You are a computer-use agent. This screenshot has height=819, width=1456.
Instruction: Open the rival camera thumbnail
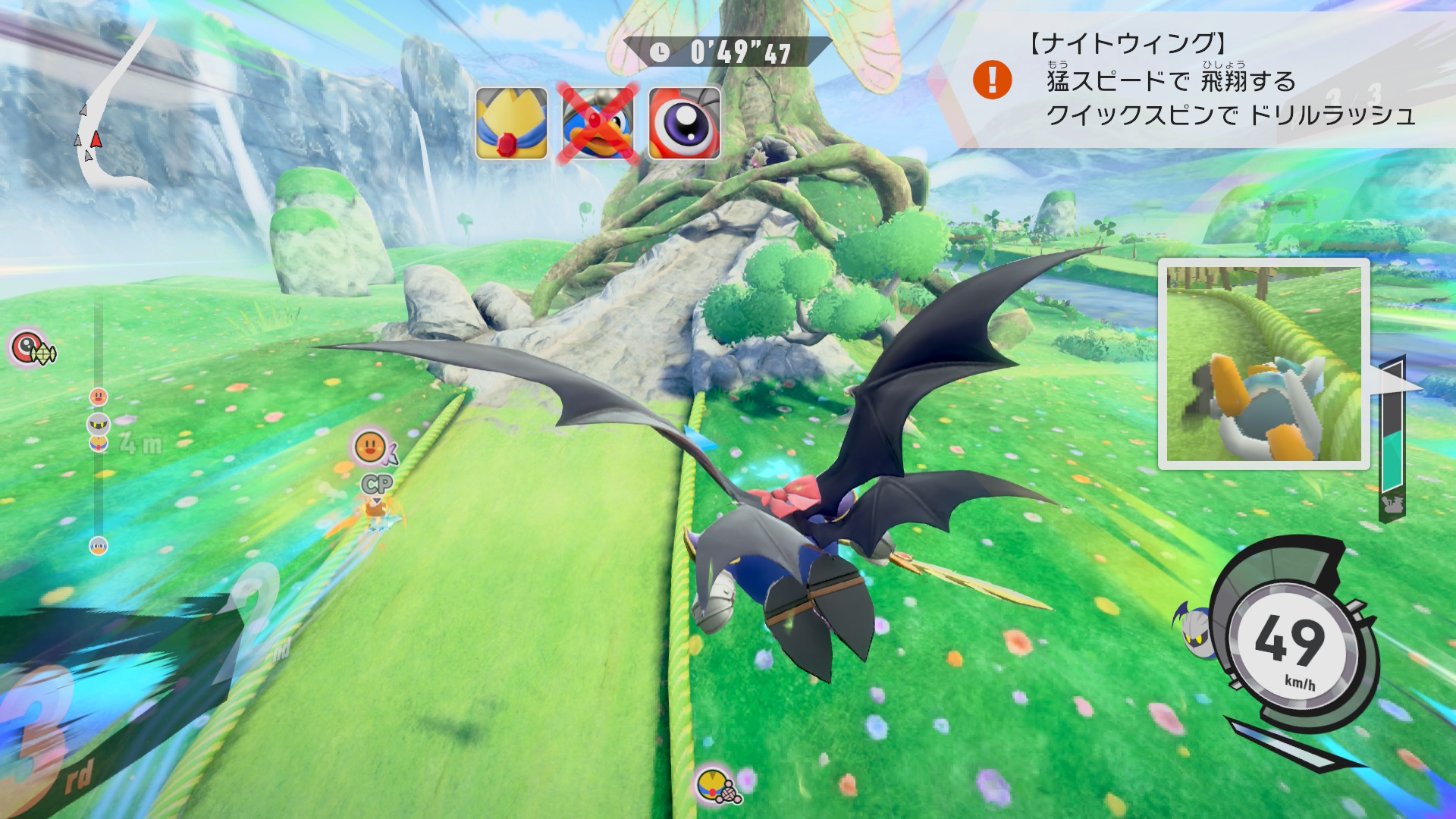[1263, 364]
